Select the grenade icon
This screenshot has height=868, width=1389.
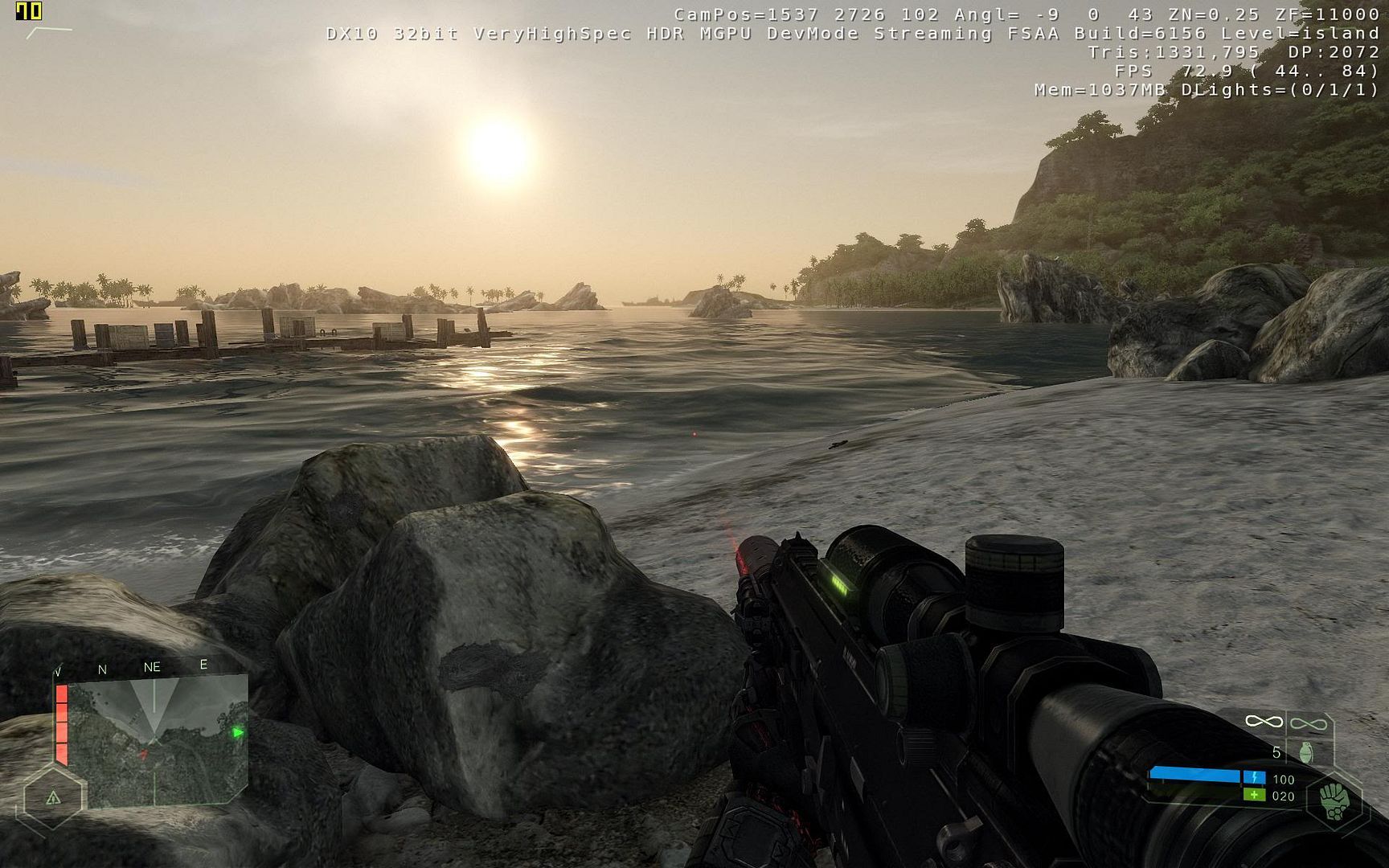(1305, 752)
